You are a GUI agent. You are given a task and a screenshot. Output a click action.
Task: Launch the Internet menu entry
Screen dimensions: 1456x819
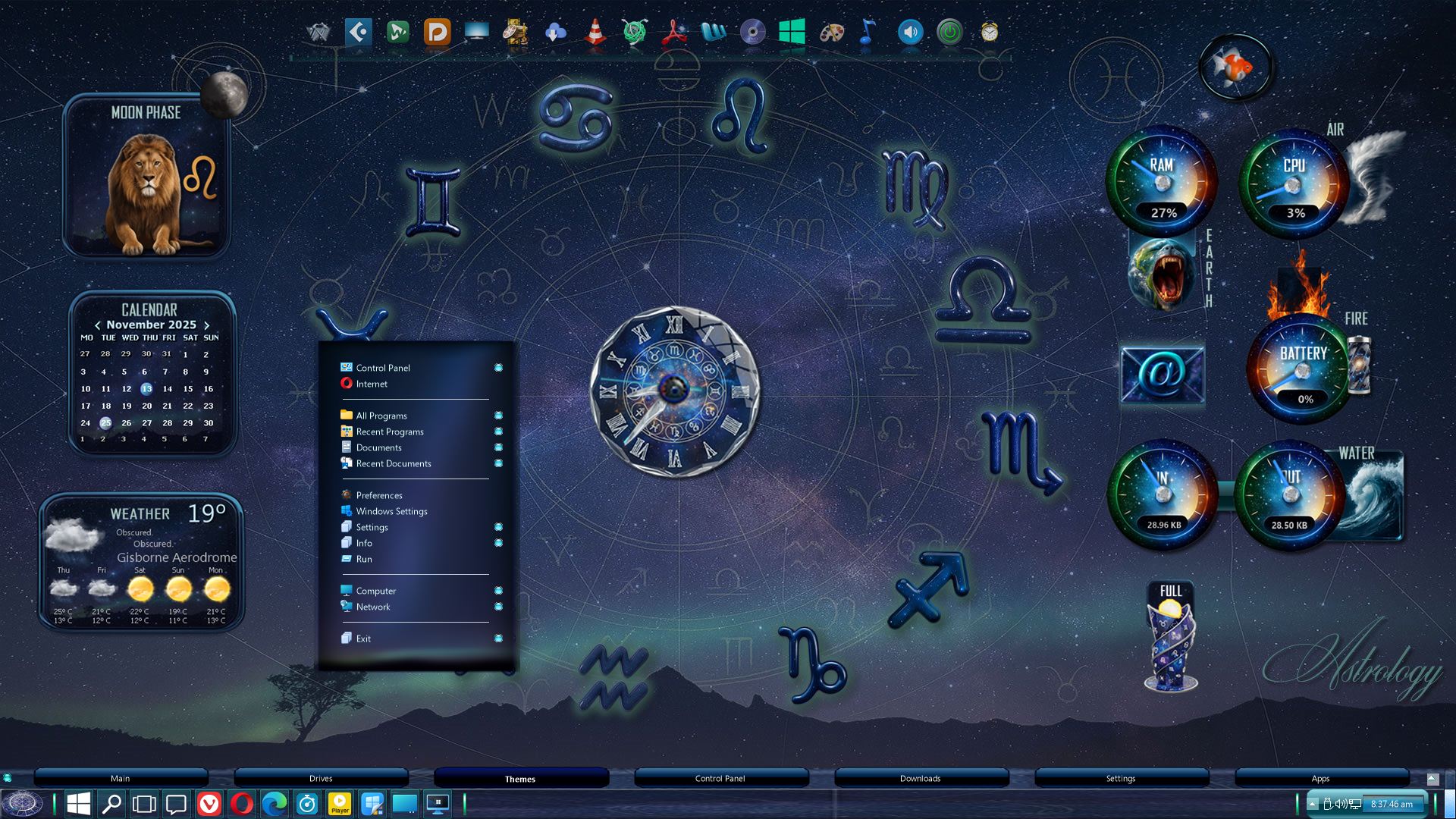372,384
